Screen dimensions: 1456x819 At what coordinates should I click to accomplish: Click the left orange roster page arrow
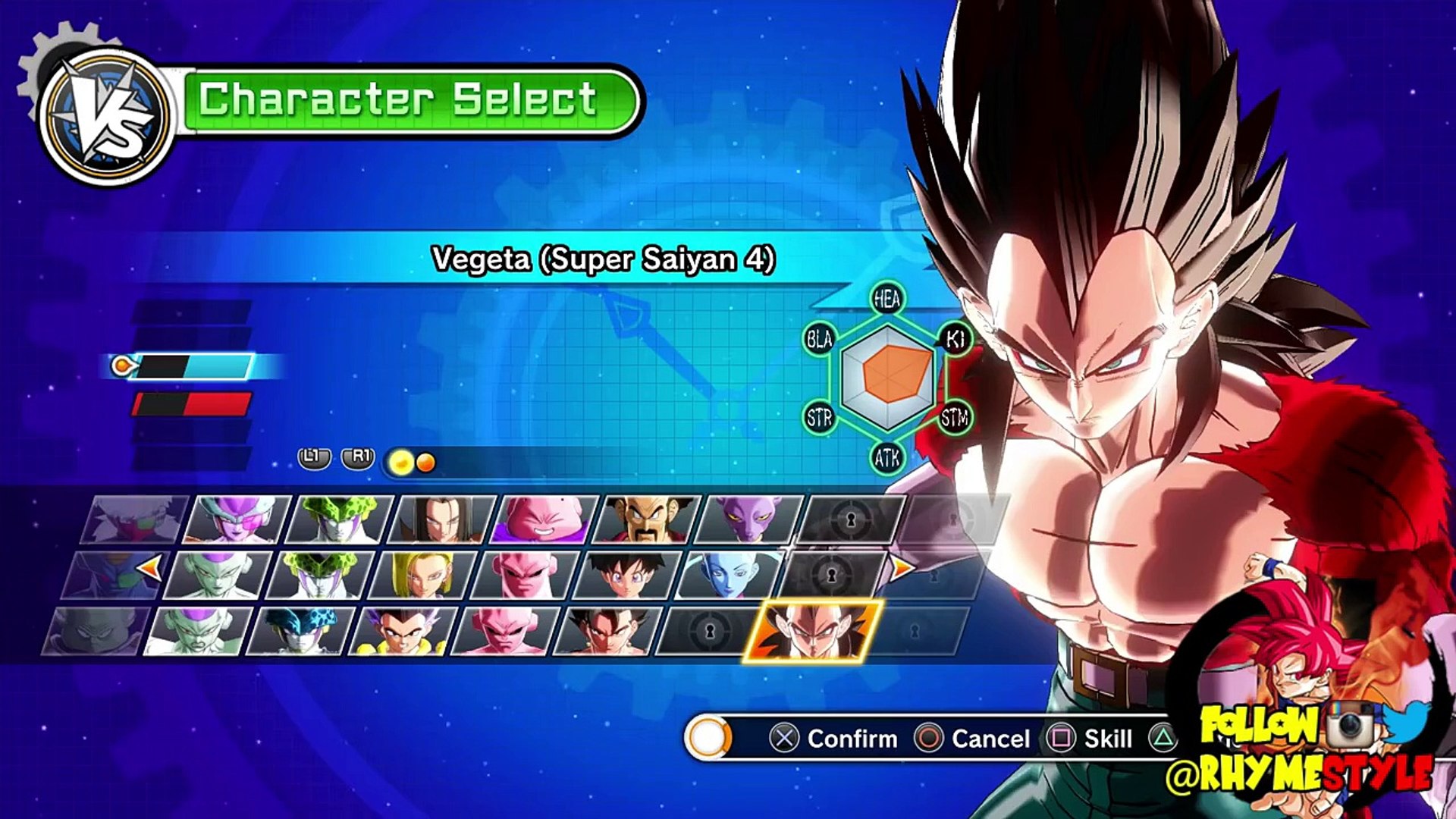(x=149, y=567)
